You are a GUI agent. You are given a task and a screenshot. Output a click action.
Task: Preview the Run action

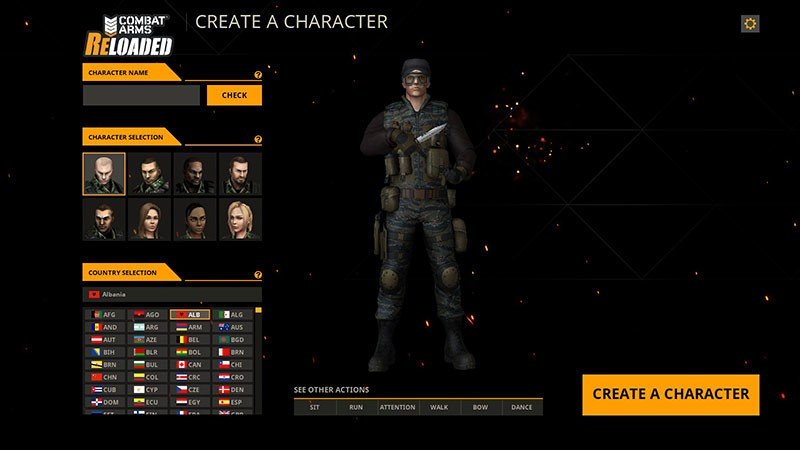tap(356, 407)
